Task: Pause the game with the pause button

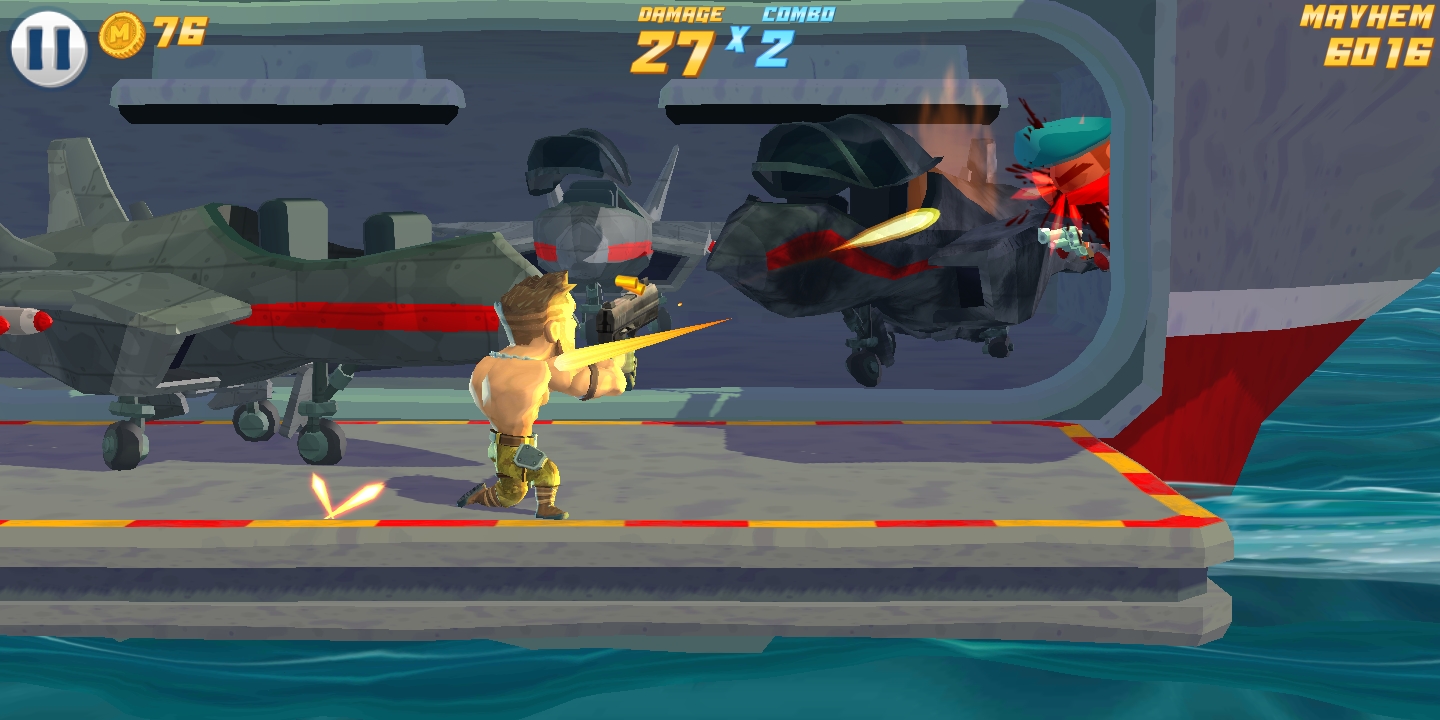Action: 49,47
